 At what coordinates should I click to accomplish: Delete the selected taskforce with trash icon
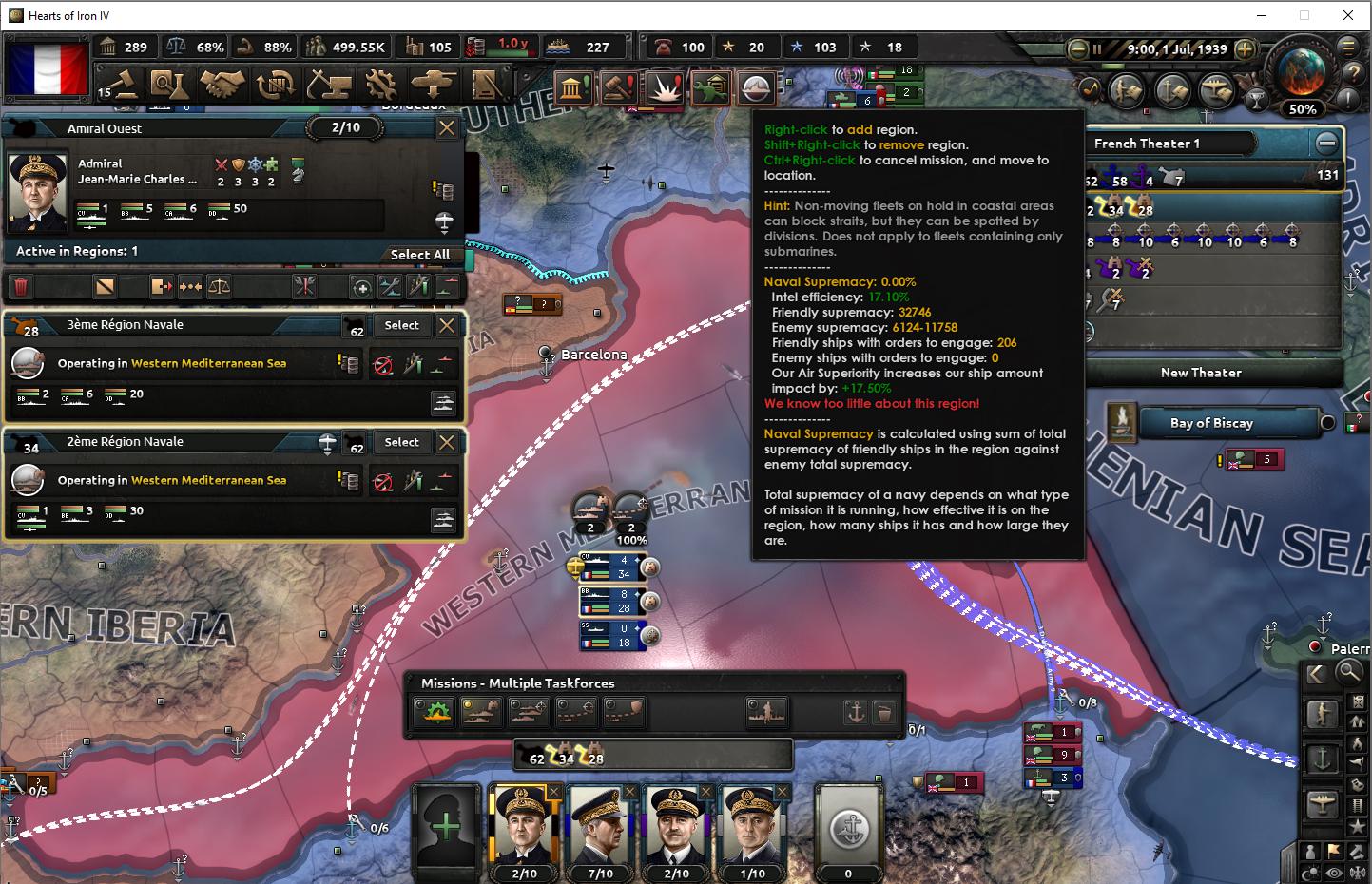[x=21, y=286]
